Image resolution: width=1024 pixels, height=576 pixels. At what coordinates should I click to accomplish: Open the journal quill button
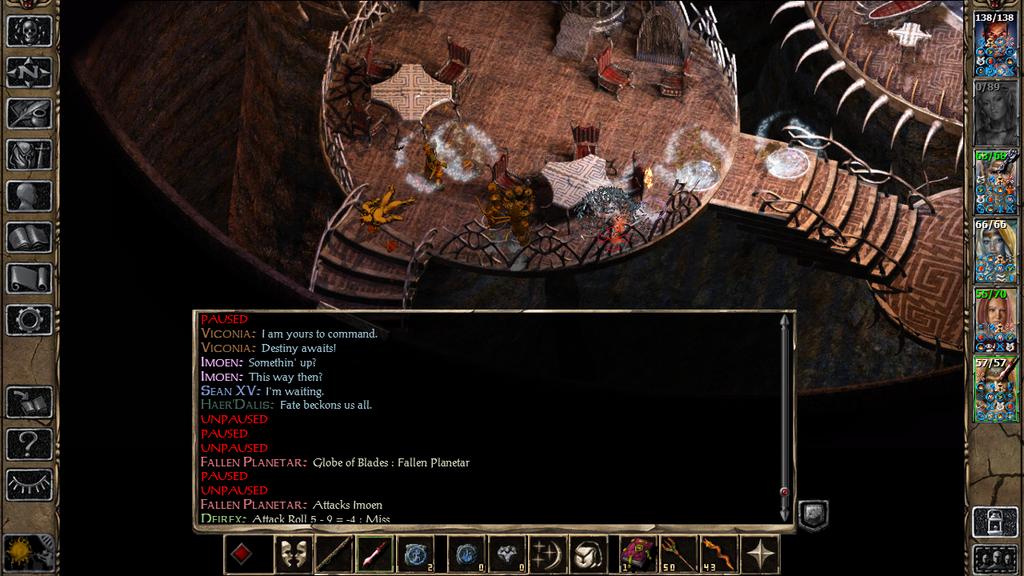click(29, 113)
